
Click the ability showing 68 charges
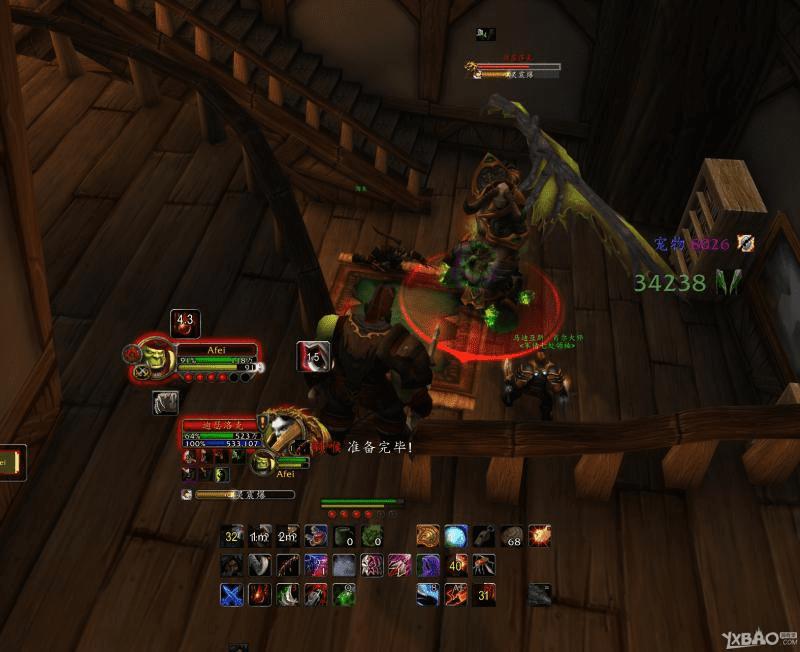tap(512, 537)
